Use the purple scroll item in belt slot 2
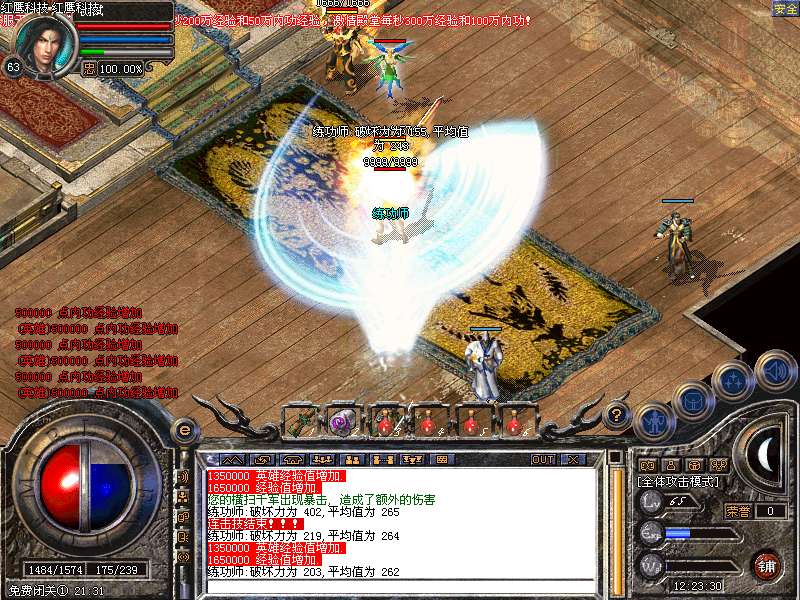This screenshot has width=800, height=600. coord(343,421)
